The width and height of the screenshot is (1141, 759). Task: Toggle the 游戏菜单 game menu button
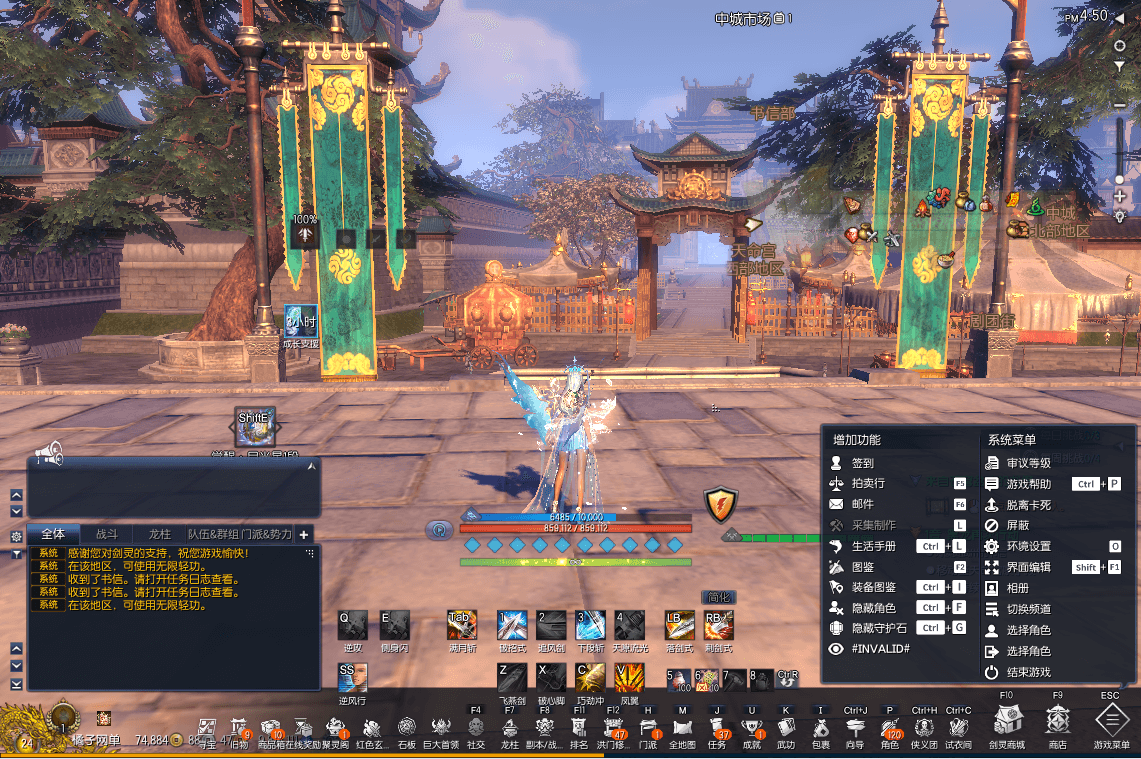pos(1111,722)
